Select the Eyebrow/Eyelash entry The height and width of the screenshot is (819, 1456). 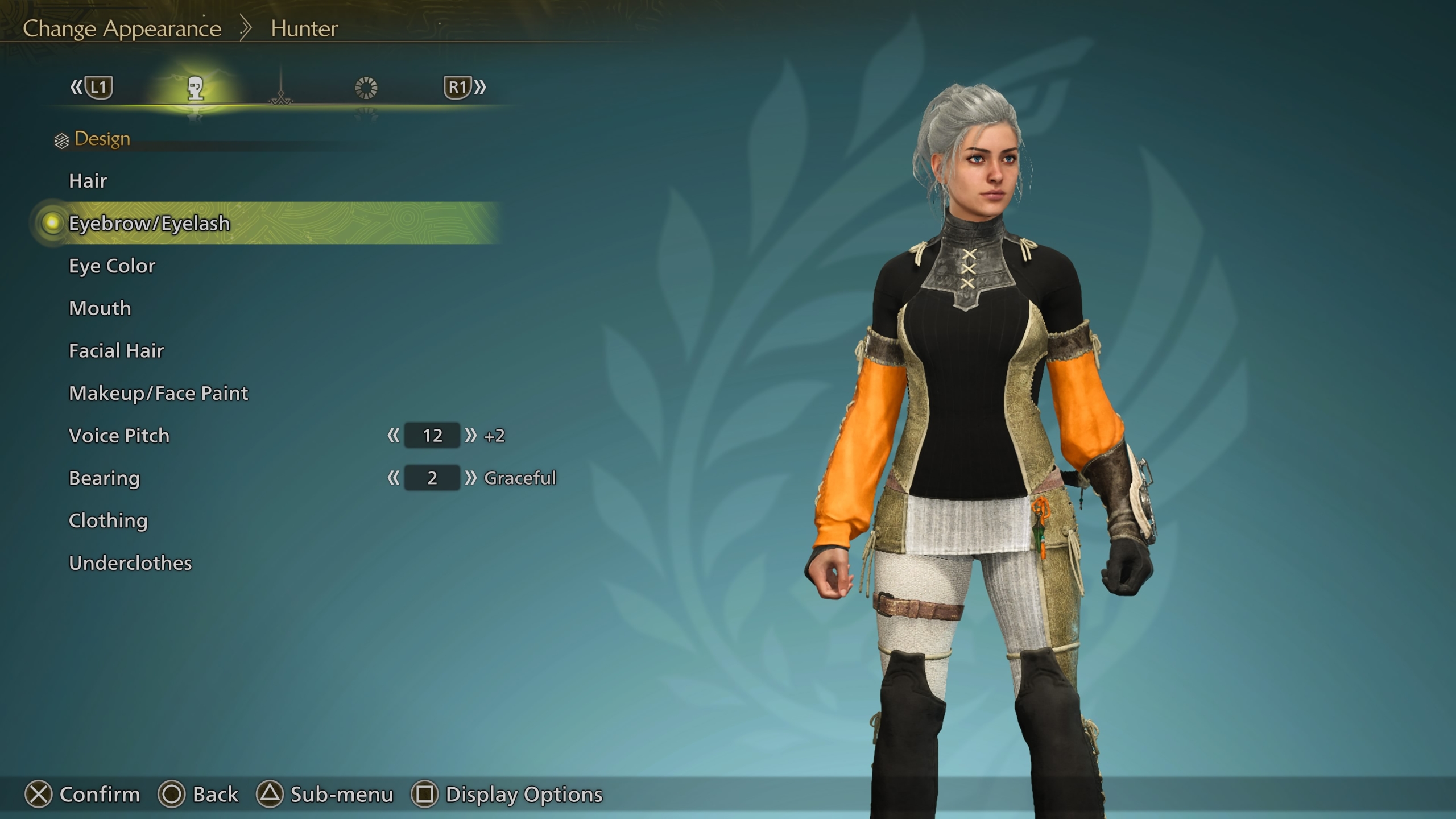(x=150, y=224)
